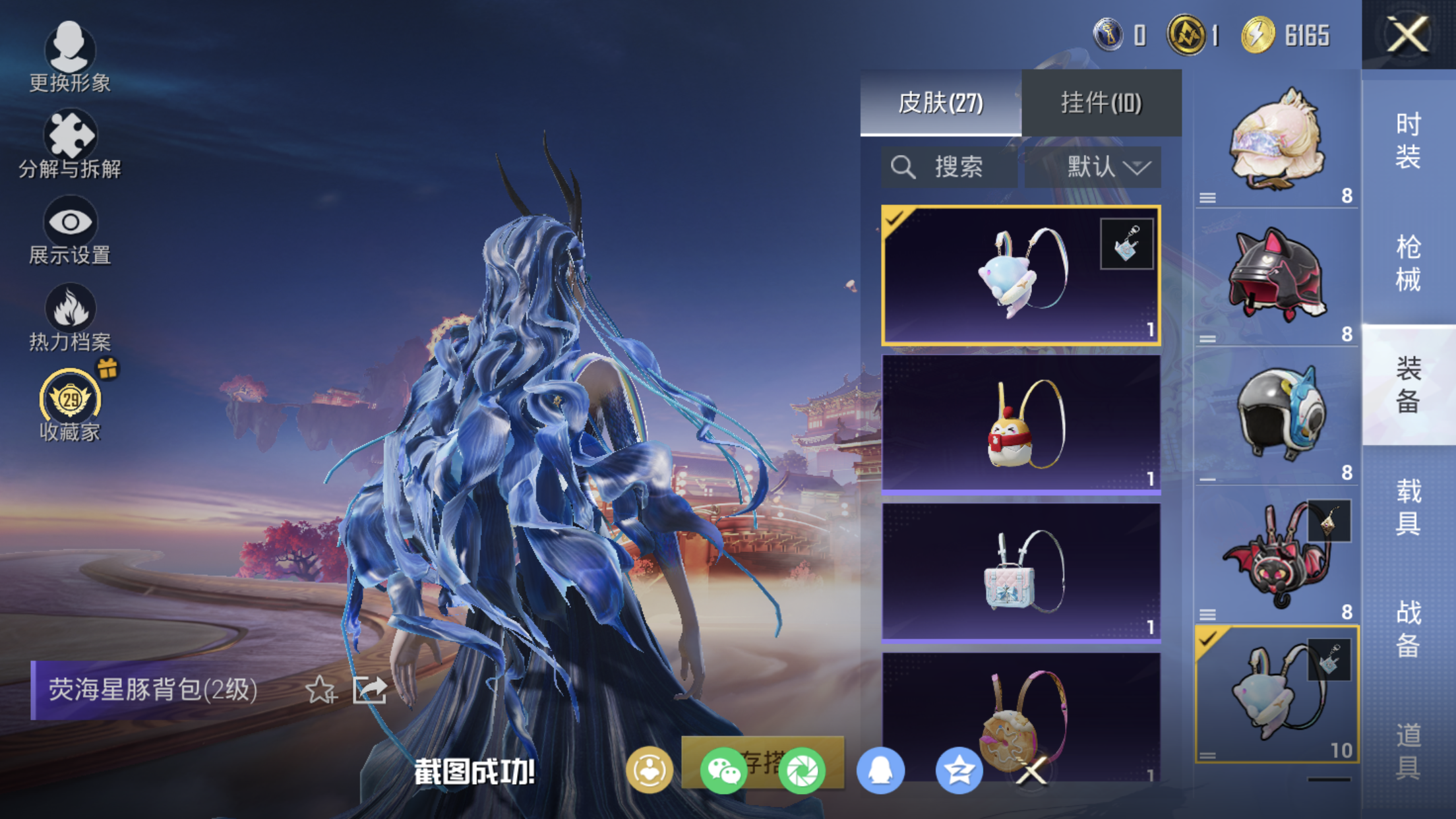Choose the pink quilted satchel backpack skin
1456x819 pixels.
(x=1021, y=572)
